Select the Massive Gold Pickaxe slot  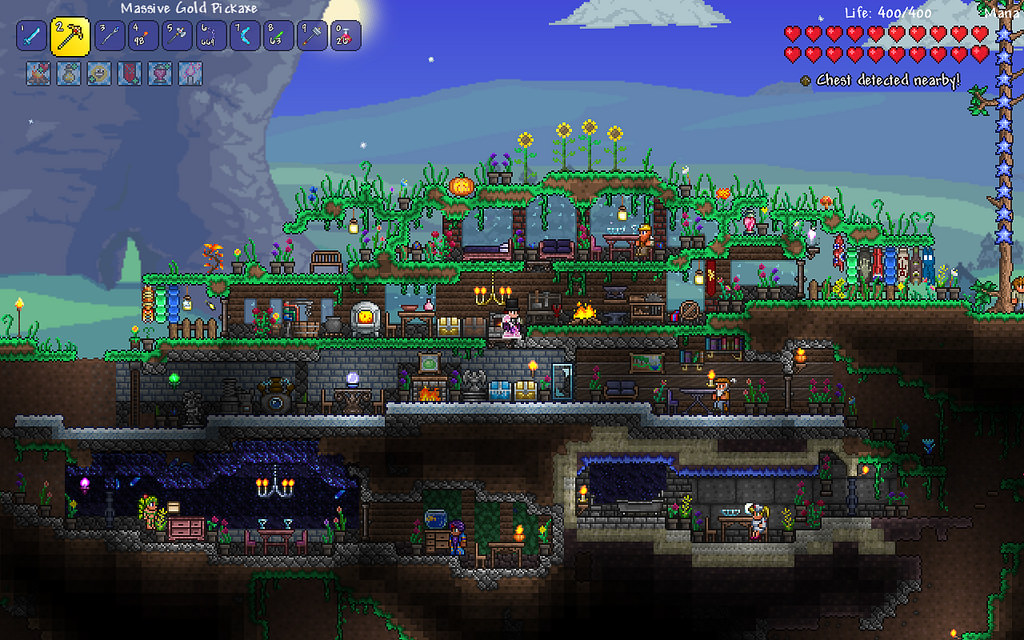click(70, 37)
